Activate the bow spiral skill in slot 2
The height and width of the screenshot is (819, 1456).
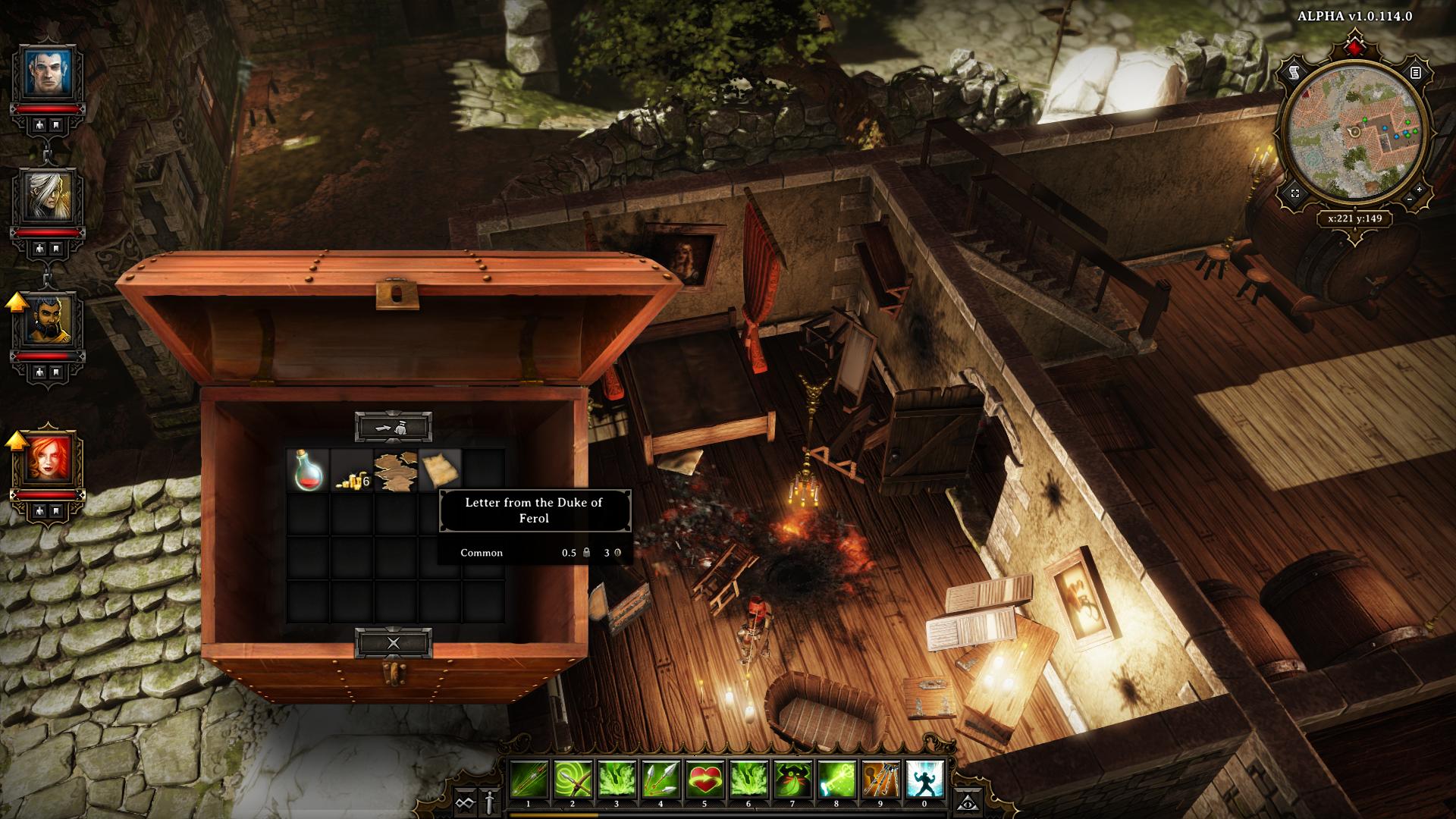point(573,780)
